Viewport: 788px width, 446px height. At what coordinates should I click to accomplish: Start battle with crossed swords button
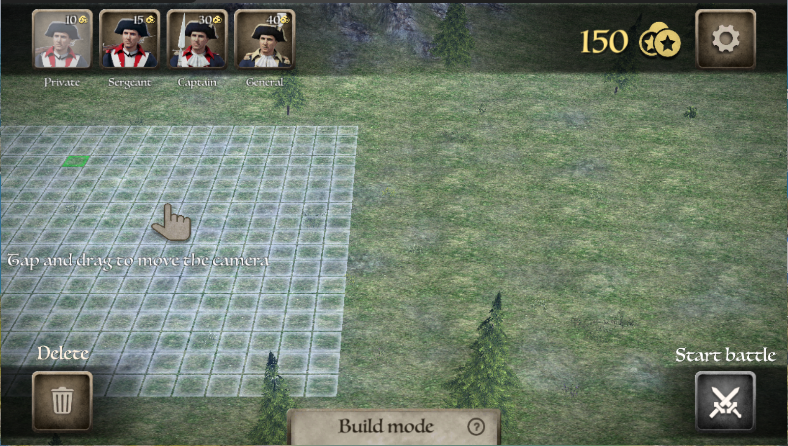(725, 401)
